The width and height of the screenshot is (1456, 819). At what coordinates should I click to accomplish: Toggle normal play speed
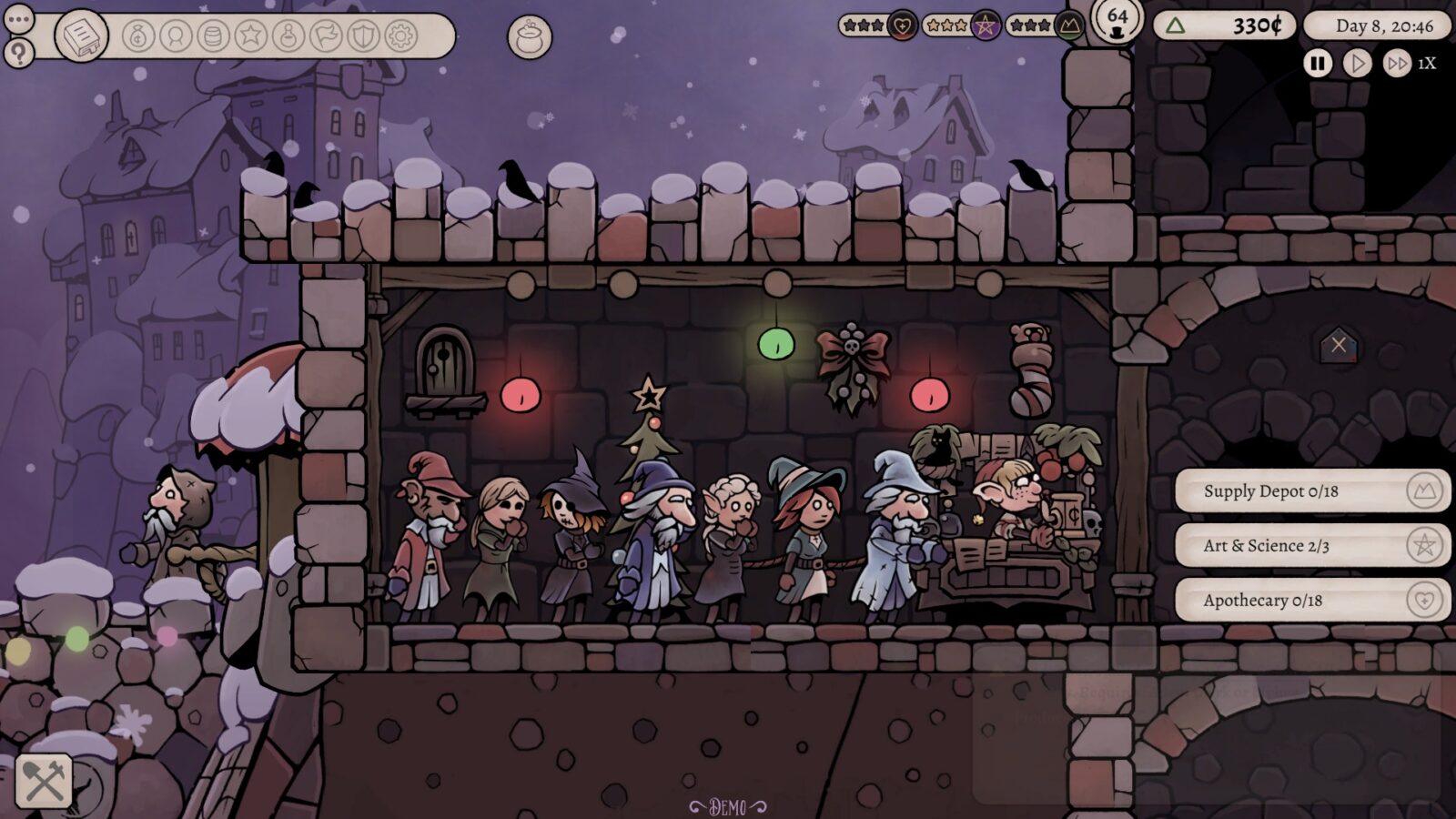[1357, 64]
